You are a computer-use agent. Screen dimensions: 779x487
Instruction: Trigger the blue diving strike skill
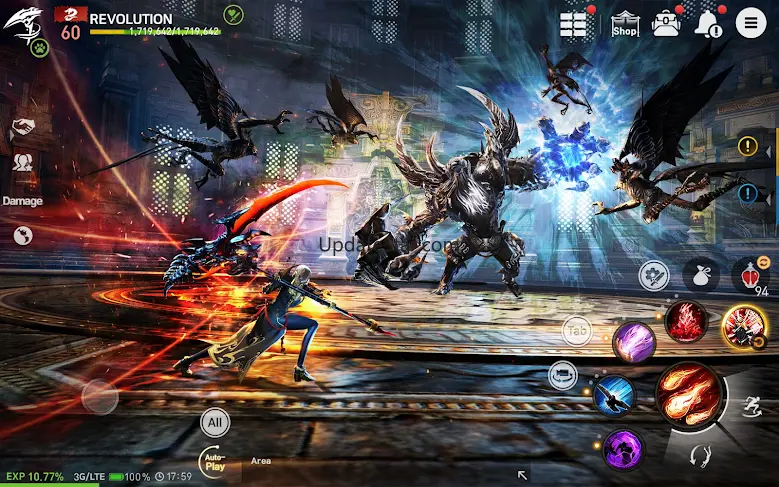tap(613, 395)
